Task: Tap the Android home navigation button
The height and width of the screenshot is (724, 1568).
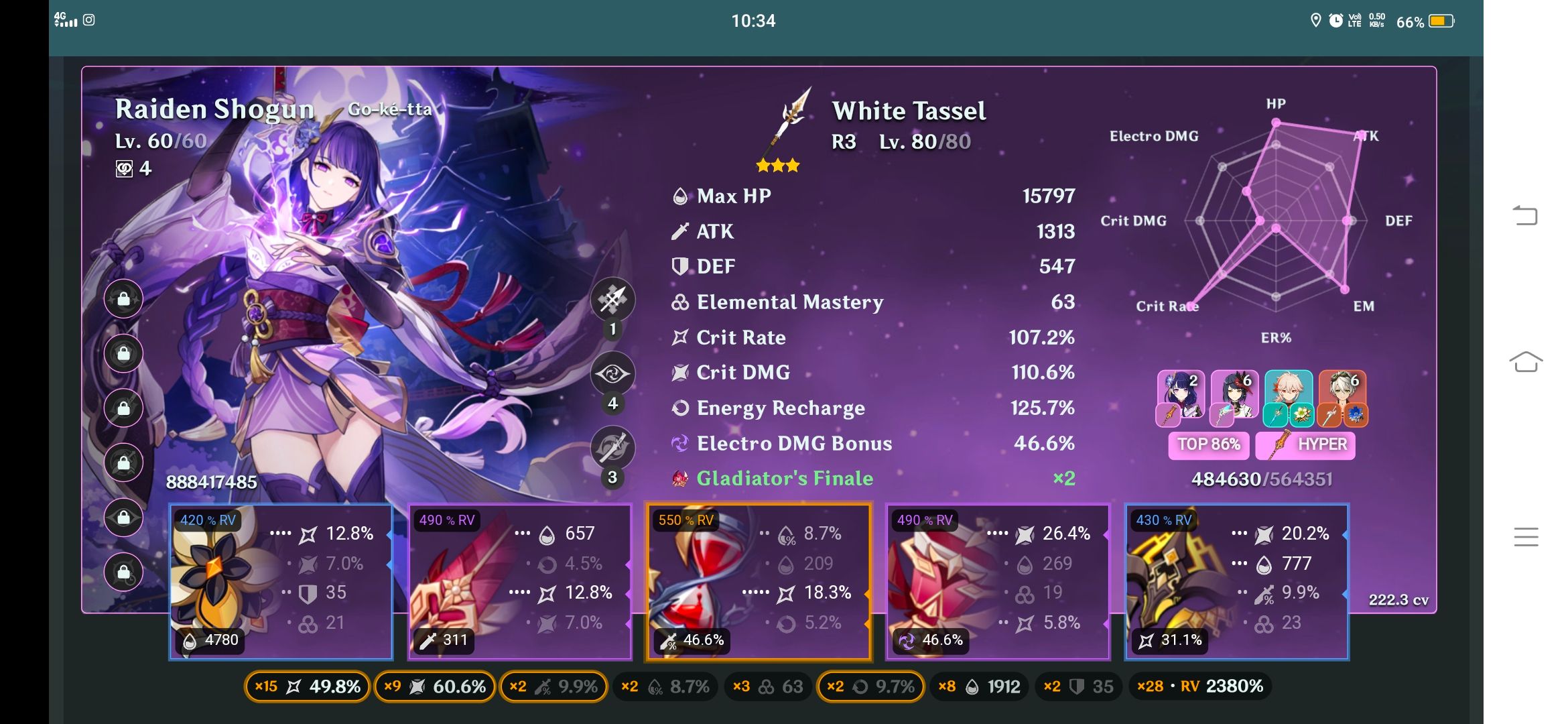Action: click(1525, 362)
